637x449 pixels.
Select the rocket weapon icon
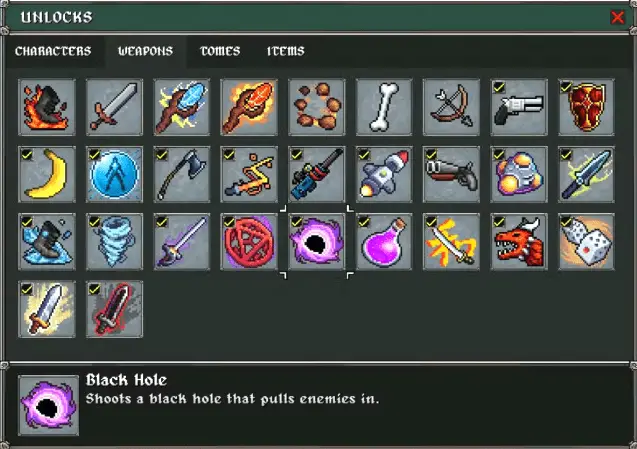click(383, 174)
